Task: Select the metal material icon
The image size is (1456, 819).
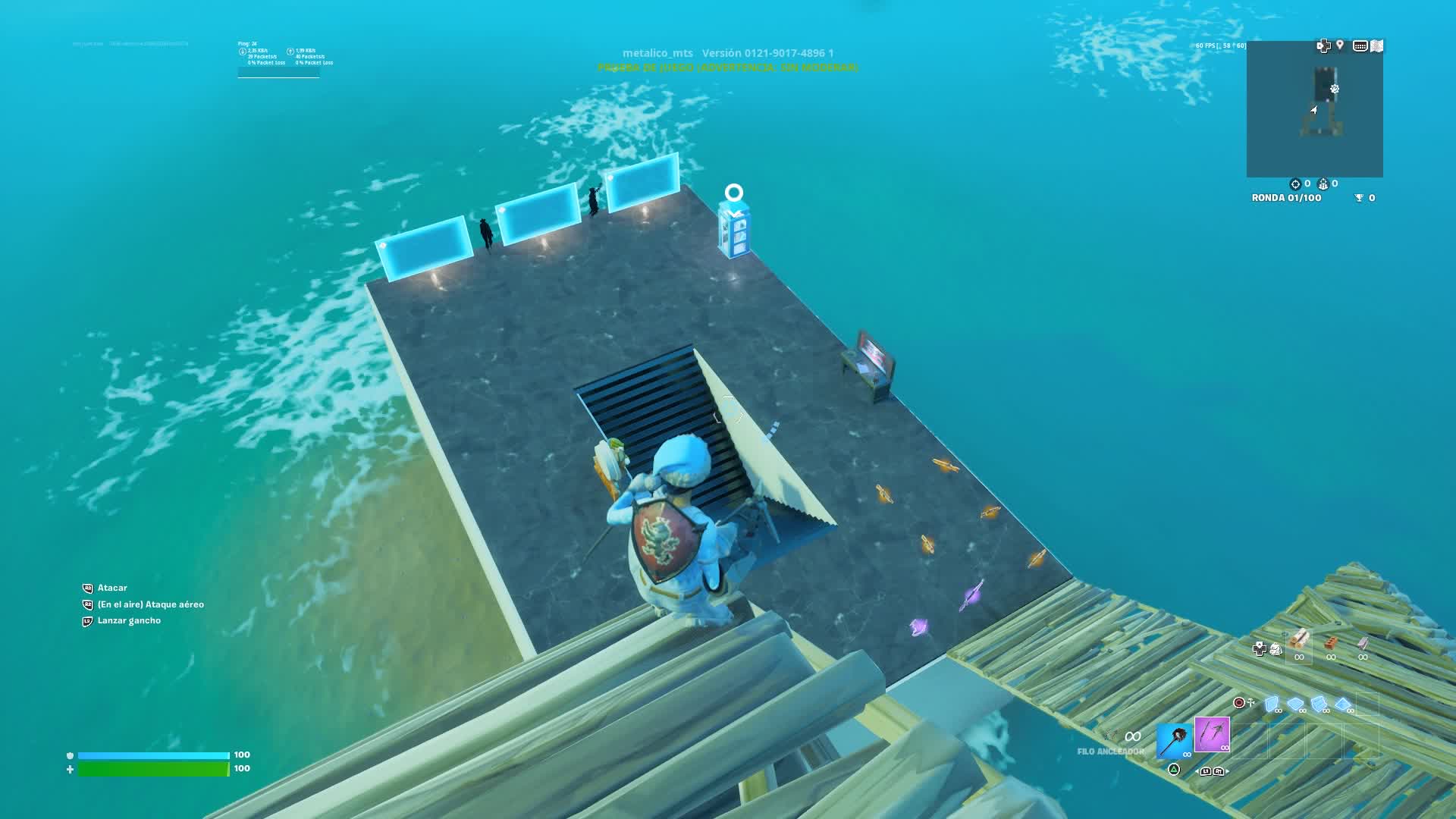Action: (1362, 643)
